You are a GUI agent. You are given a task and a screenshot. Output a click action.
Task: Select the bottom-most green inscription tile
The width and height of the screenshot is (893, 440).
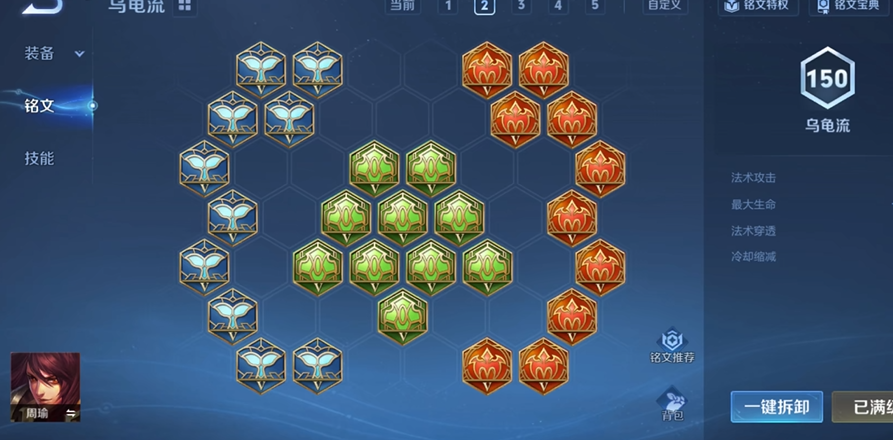pyautogui.click(x=403, y=314)
